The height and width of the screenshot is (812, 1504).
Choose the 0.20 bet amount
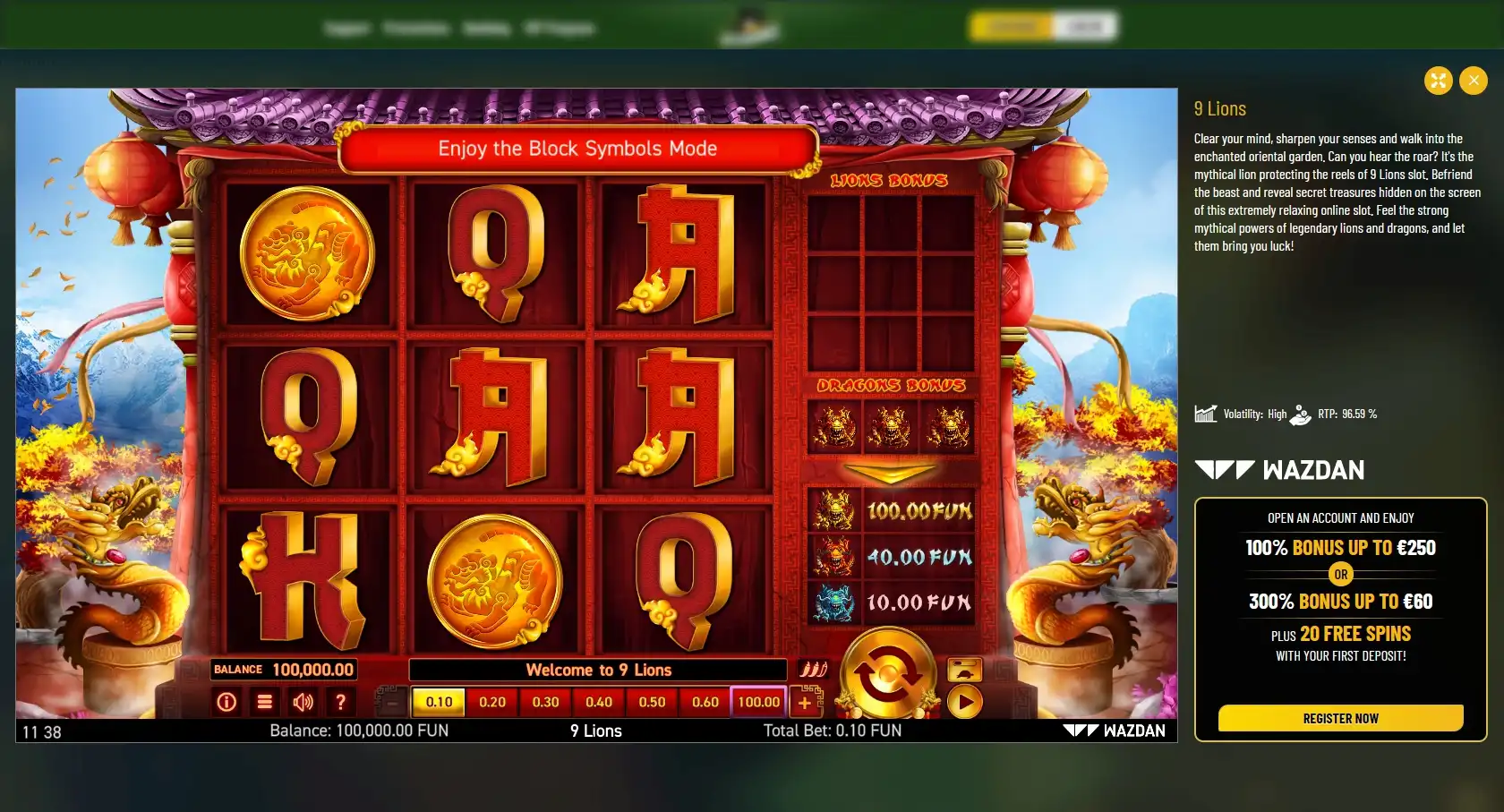(x=492, y=702)
